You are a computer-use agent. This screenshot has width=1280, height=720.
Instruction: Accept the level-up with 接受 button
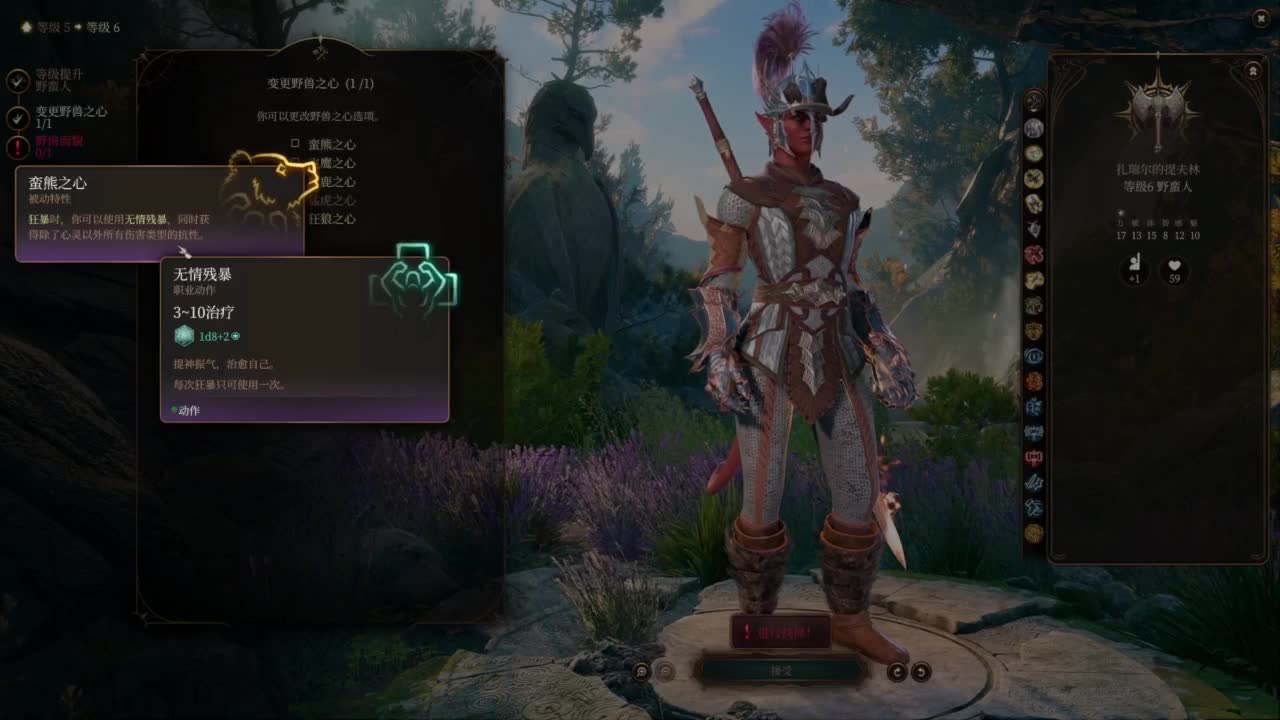pyautogui.click(x=781, y=670)
